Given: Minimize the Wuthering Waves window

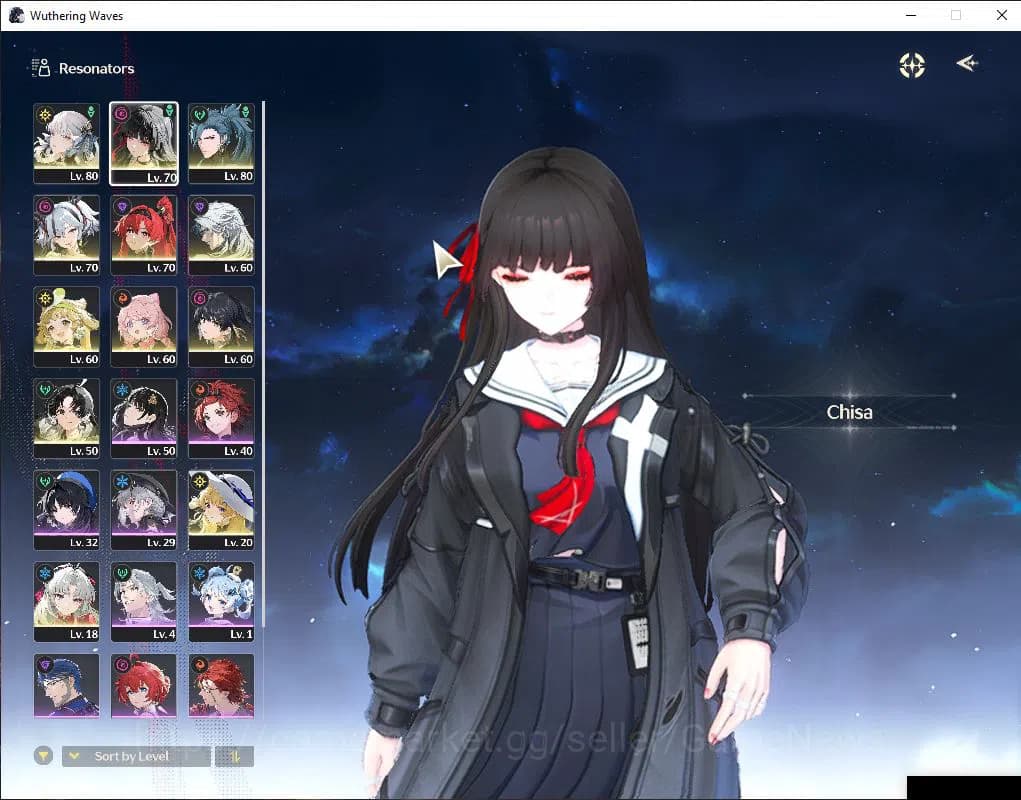Looking at the screenshot, I should [x=911, y=15].
